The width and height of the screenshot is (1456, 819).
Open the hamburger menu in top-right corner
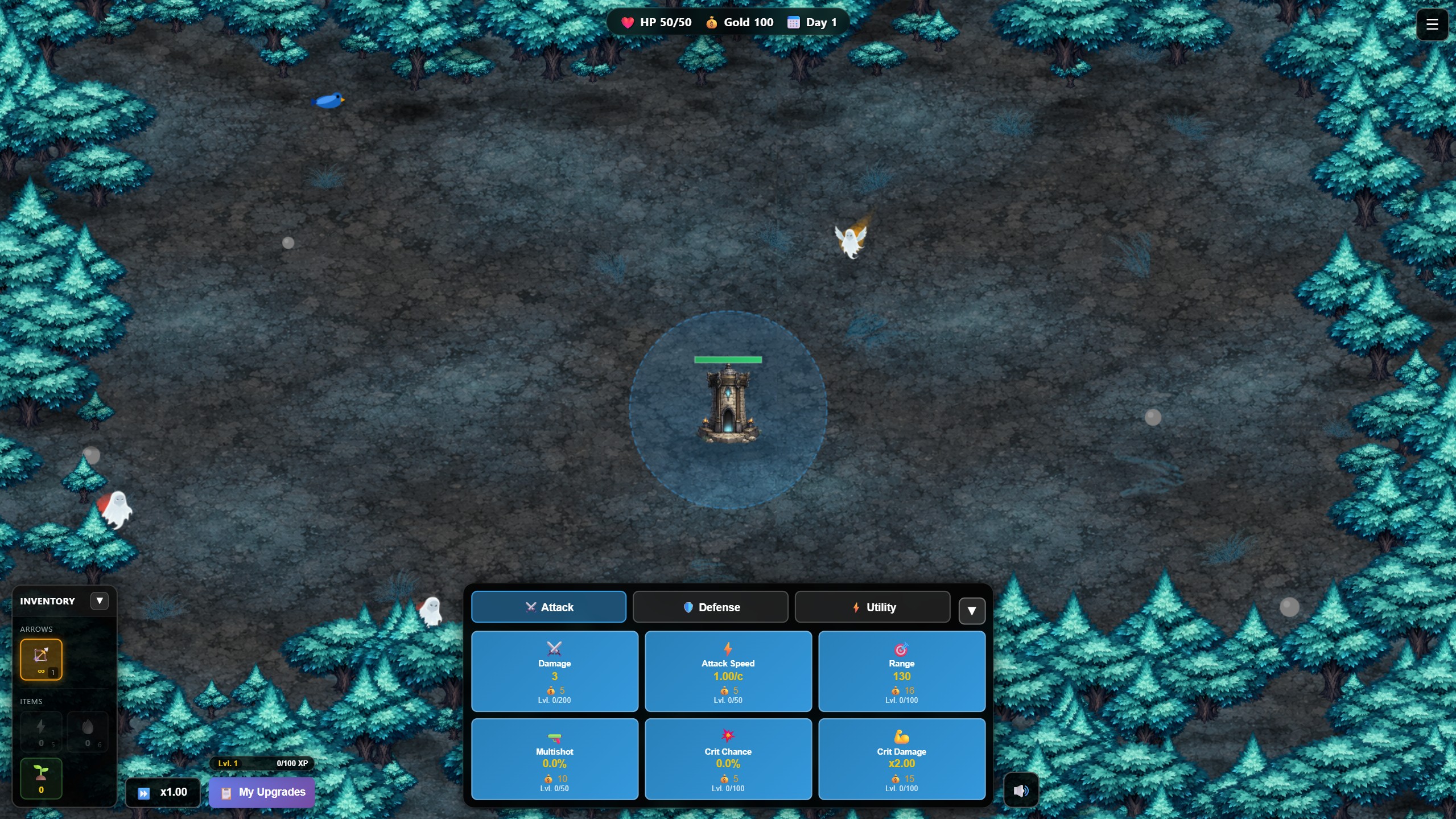click(x=1432, y=24)
